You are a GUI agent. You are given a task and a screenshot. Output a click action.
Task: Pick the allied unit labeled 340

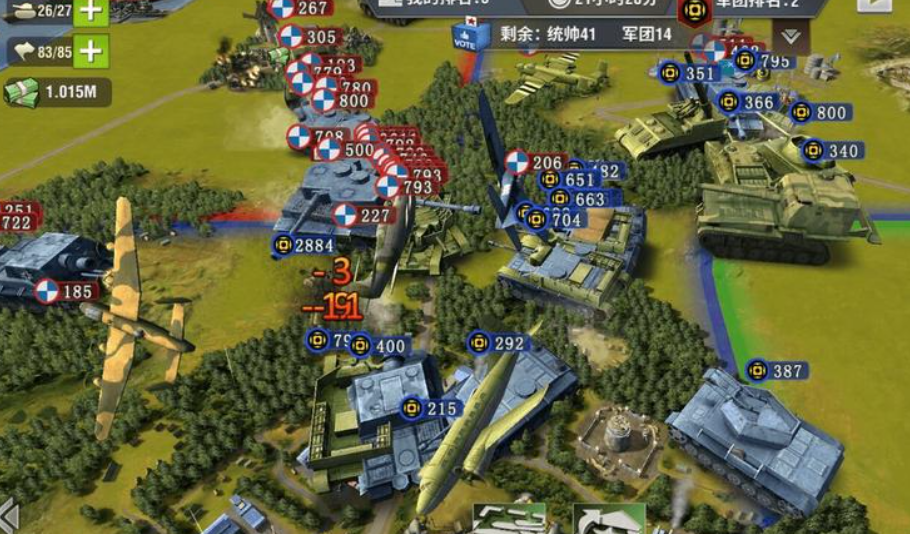click(x=832, y=151)
